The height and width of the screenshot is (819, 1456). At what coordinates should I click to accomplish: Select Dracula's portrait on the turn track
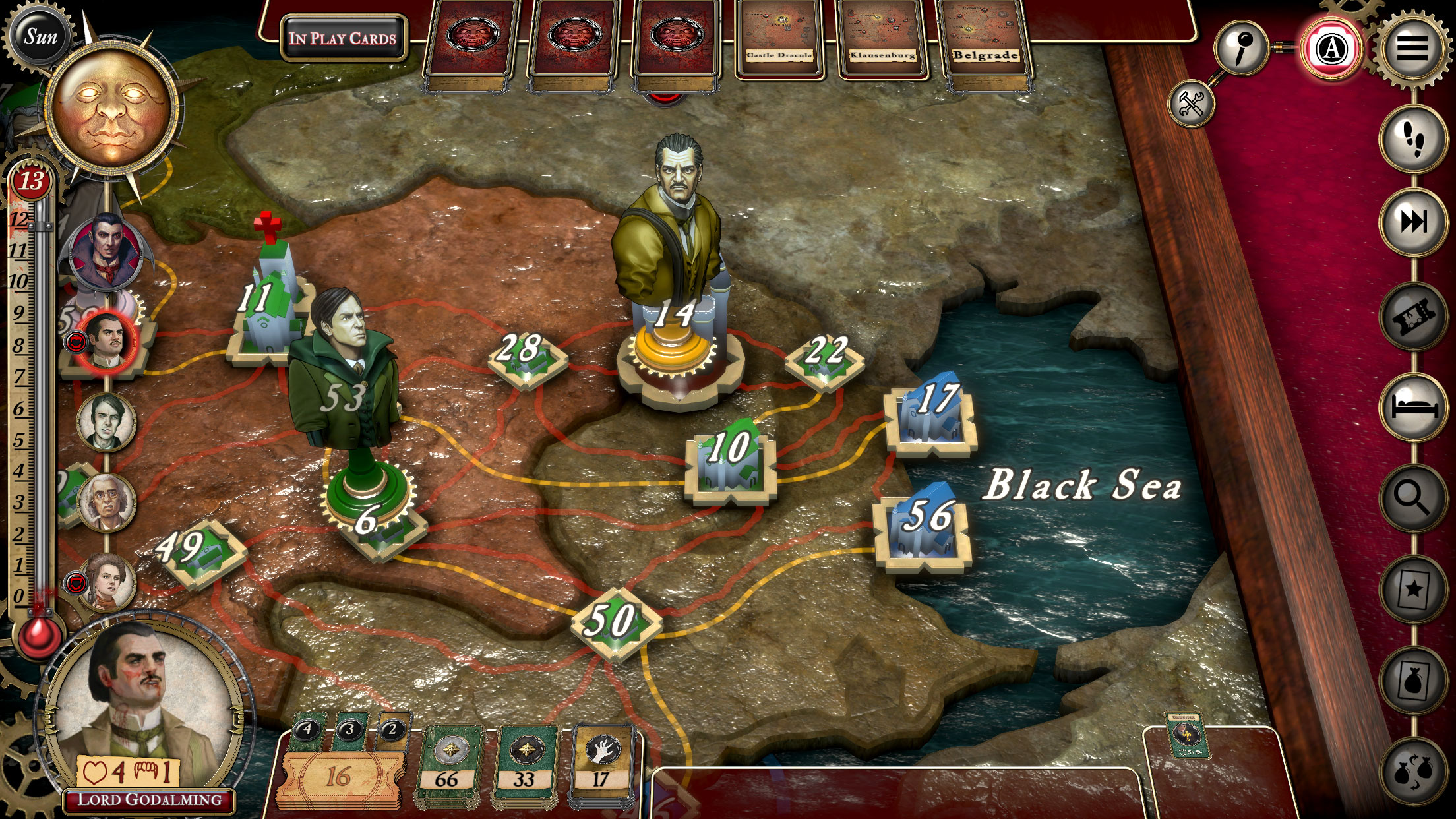tap(106, 252)
